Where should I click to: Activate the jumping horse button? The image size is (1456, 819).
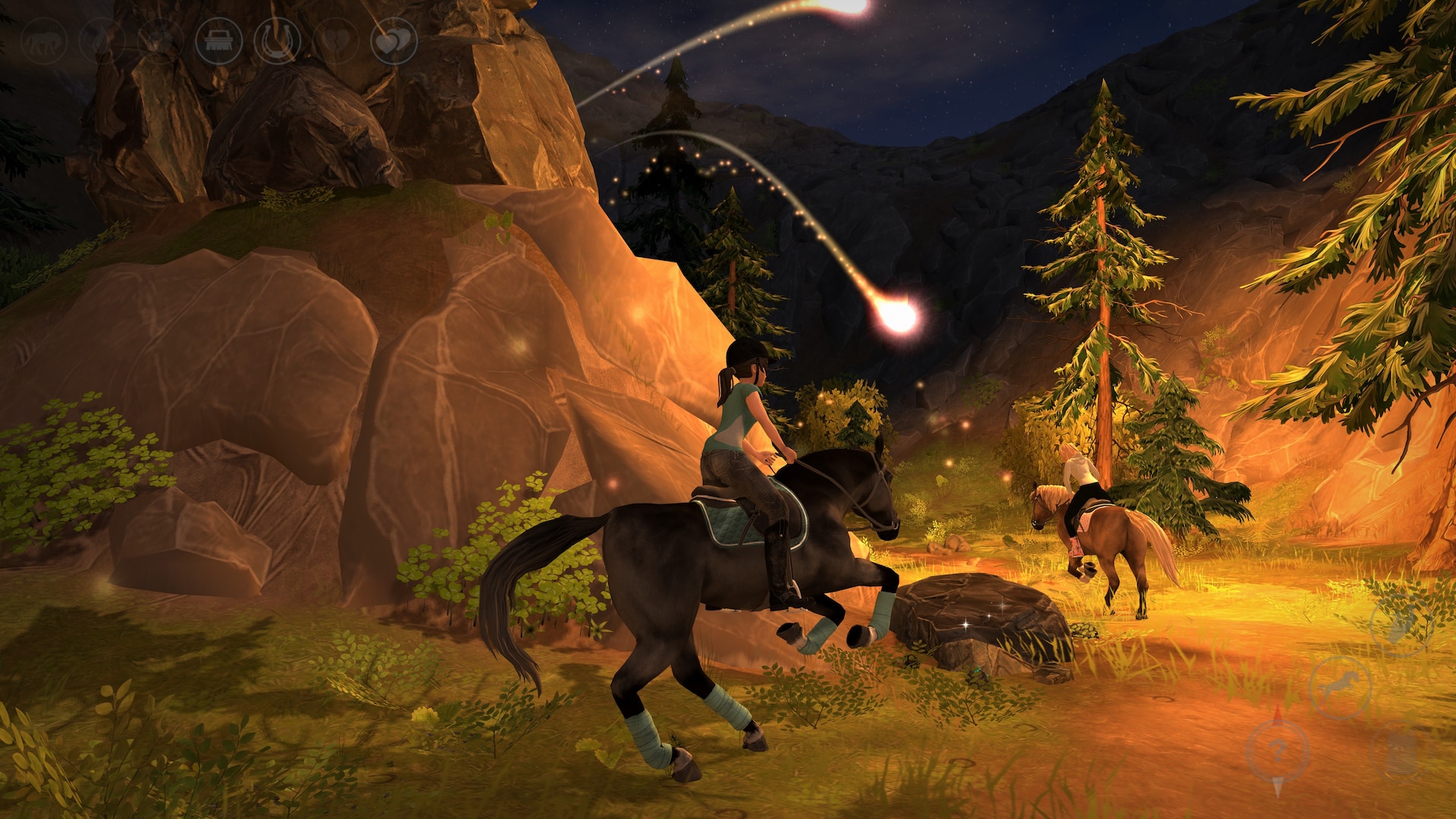(1340, 688)
